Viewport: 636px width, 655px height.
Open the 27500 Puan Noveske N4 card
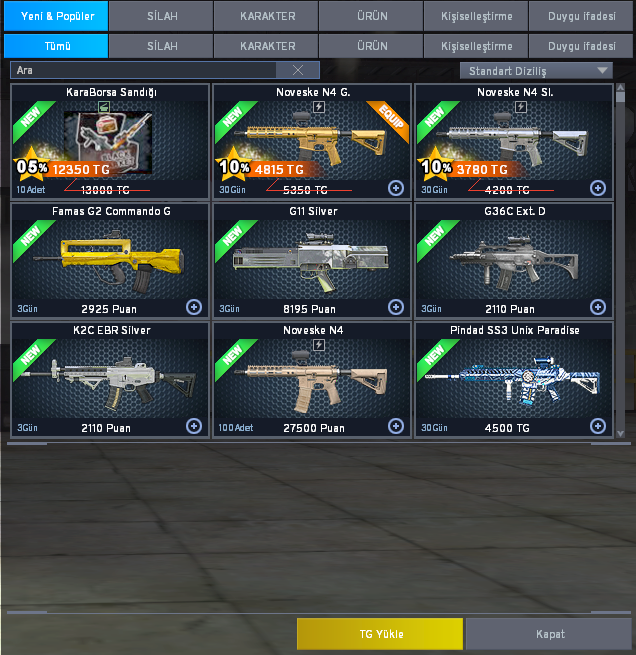(312, 378)
